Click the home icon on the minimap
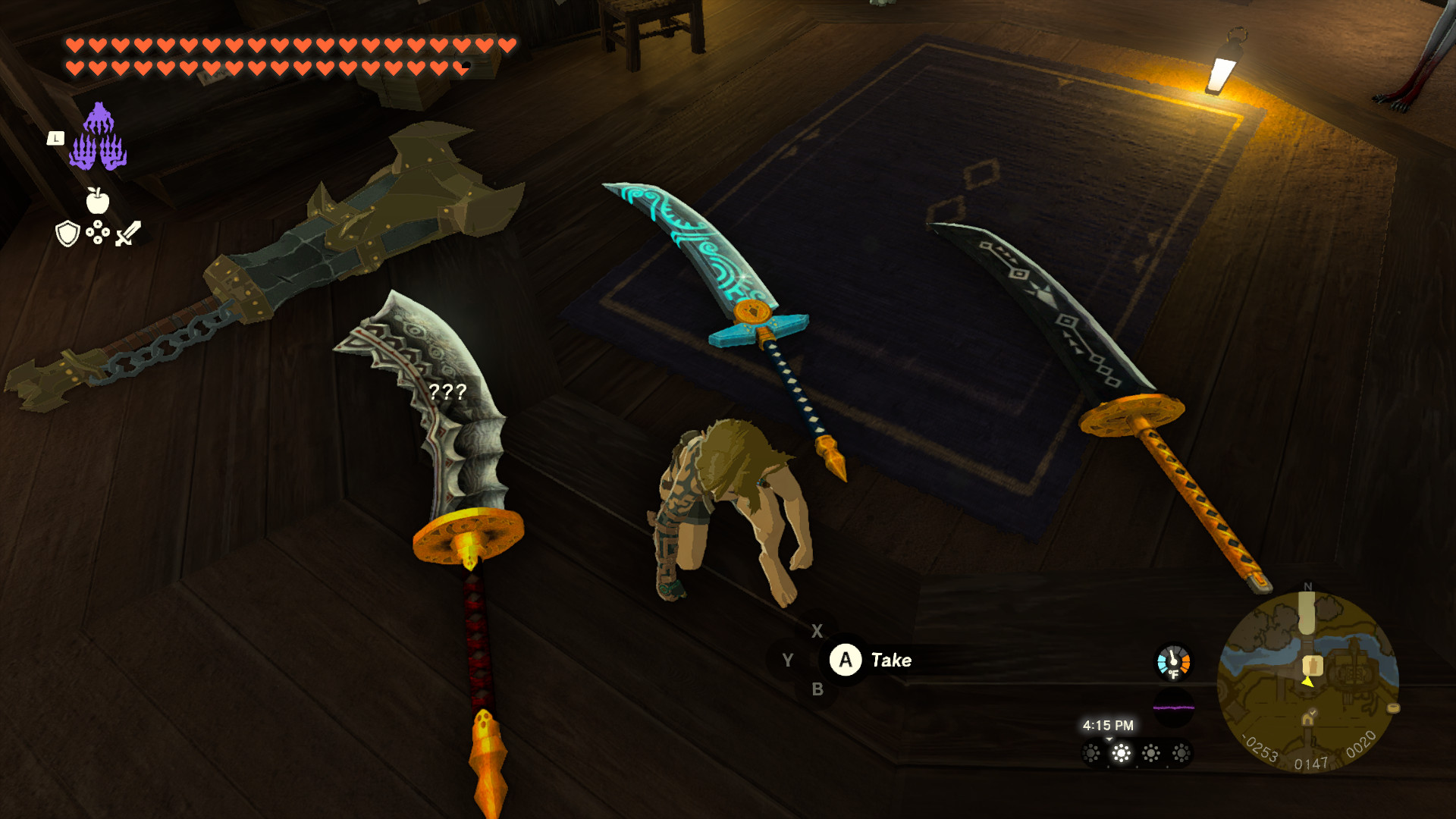This screenshot has width=1456, height=819. (1309, 718)
